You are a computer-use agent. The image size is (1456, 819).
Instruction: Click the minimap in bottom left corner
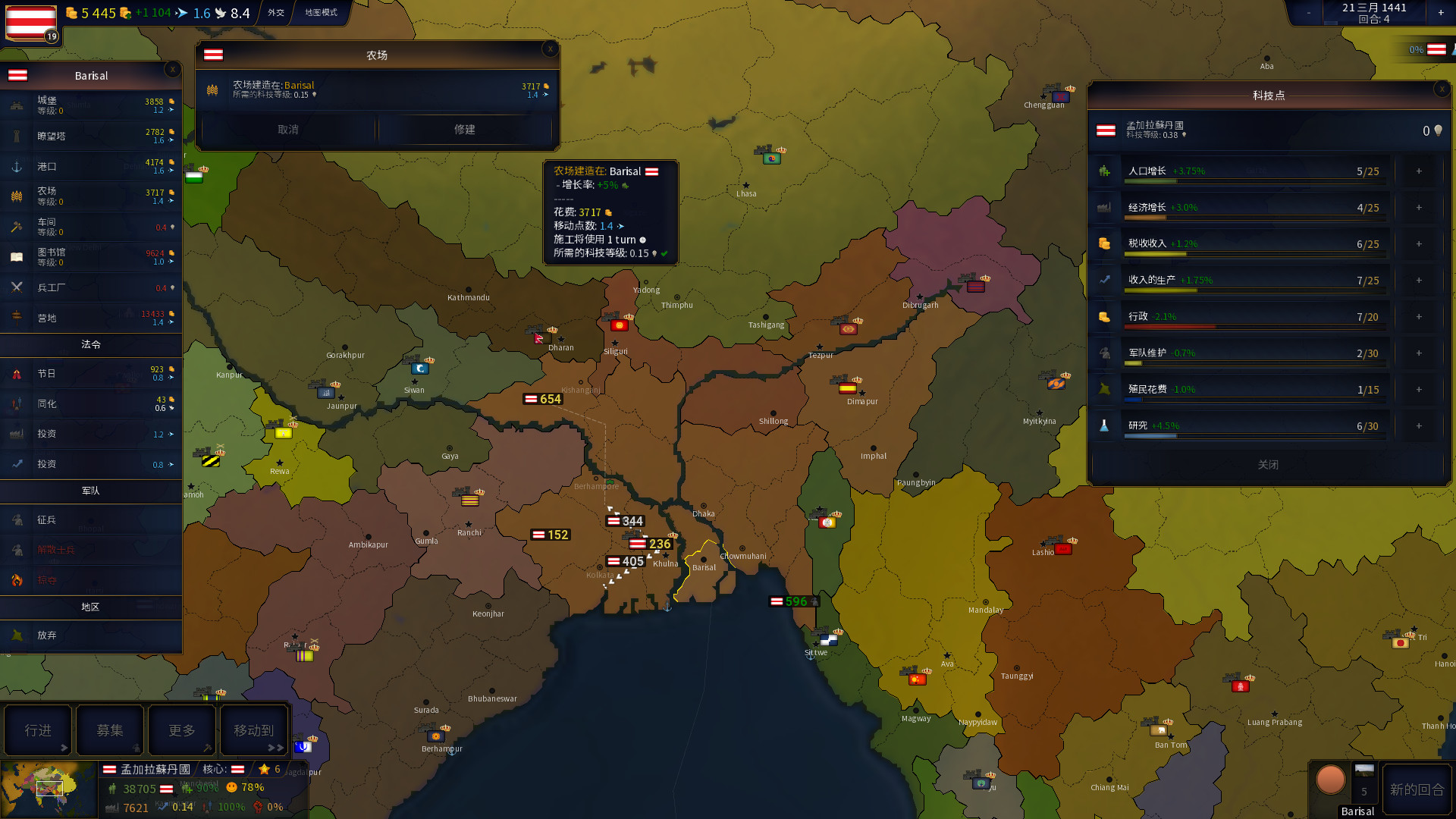[50, 789]
